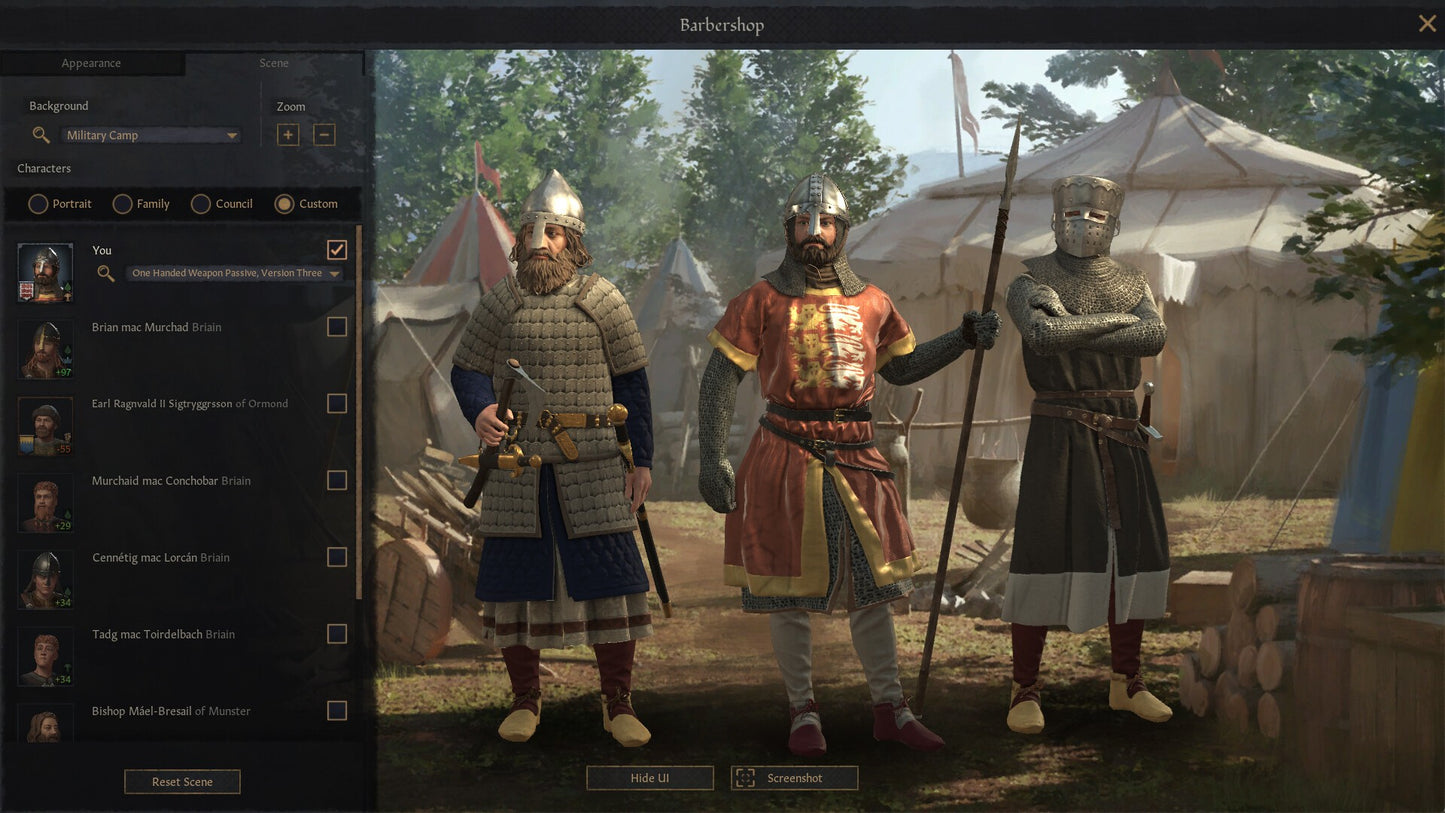Click the zoom out minus icon

(324, 134)
